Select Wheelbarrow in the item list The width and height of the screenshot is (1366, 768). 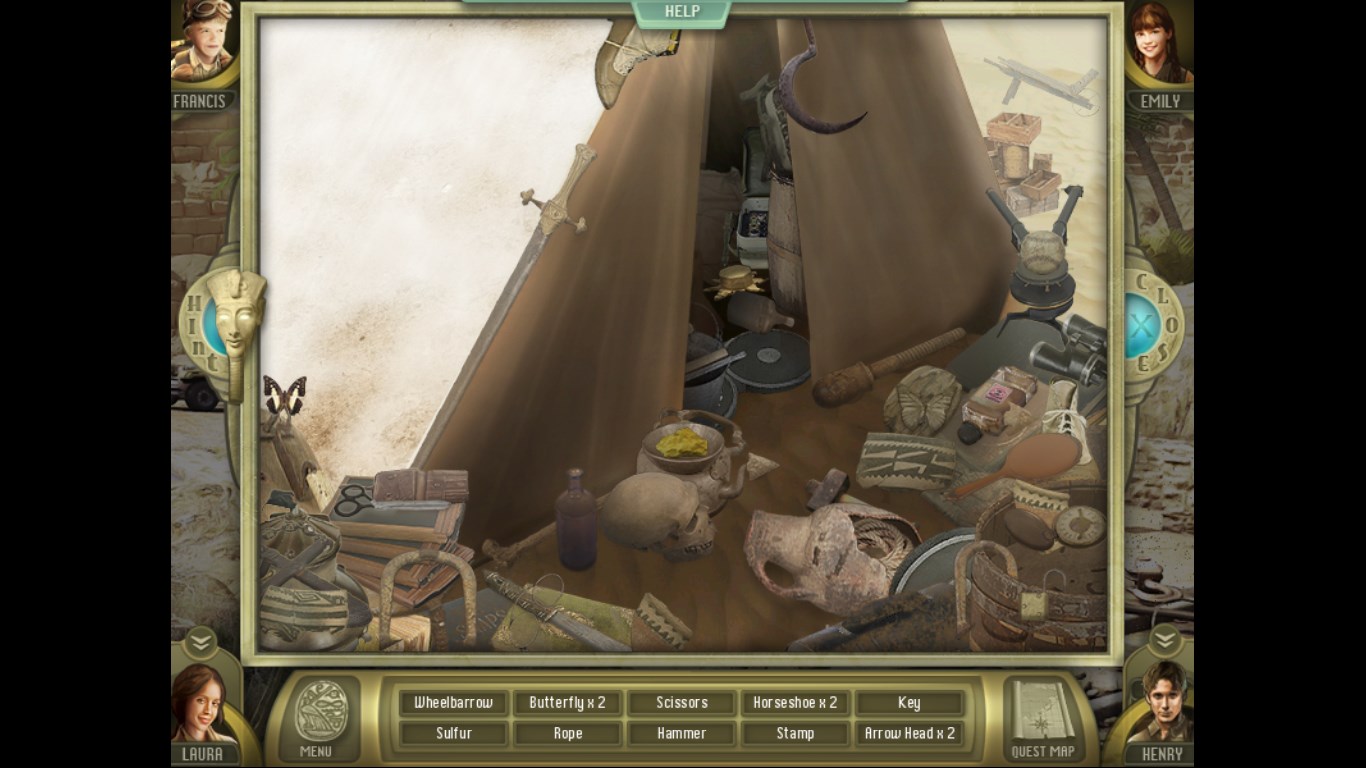point(454,703)
